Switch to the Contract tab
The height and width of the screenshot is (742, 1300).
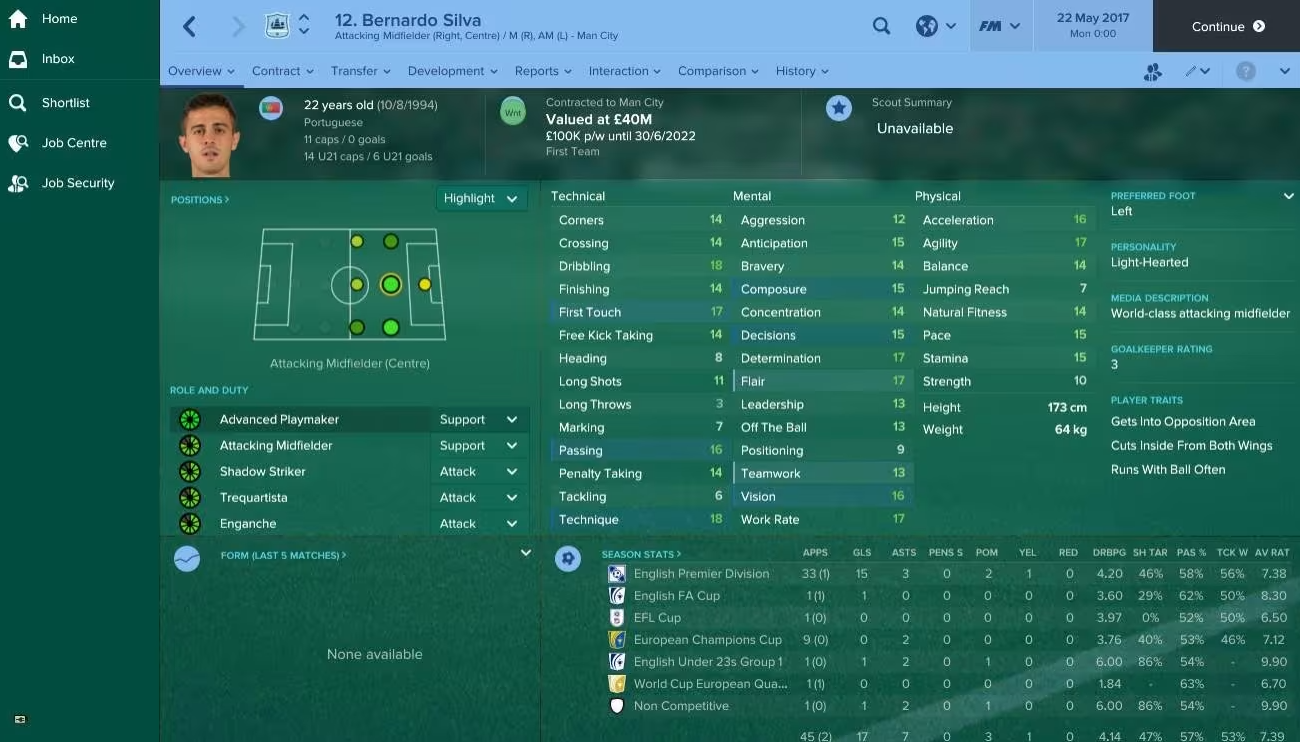[x=276, y=71]
